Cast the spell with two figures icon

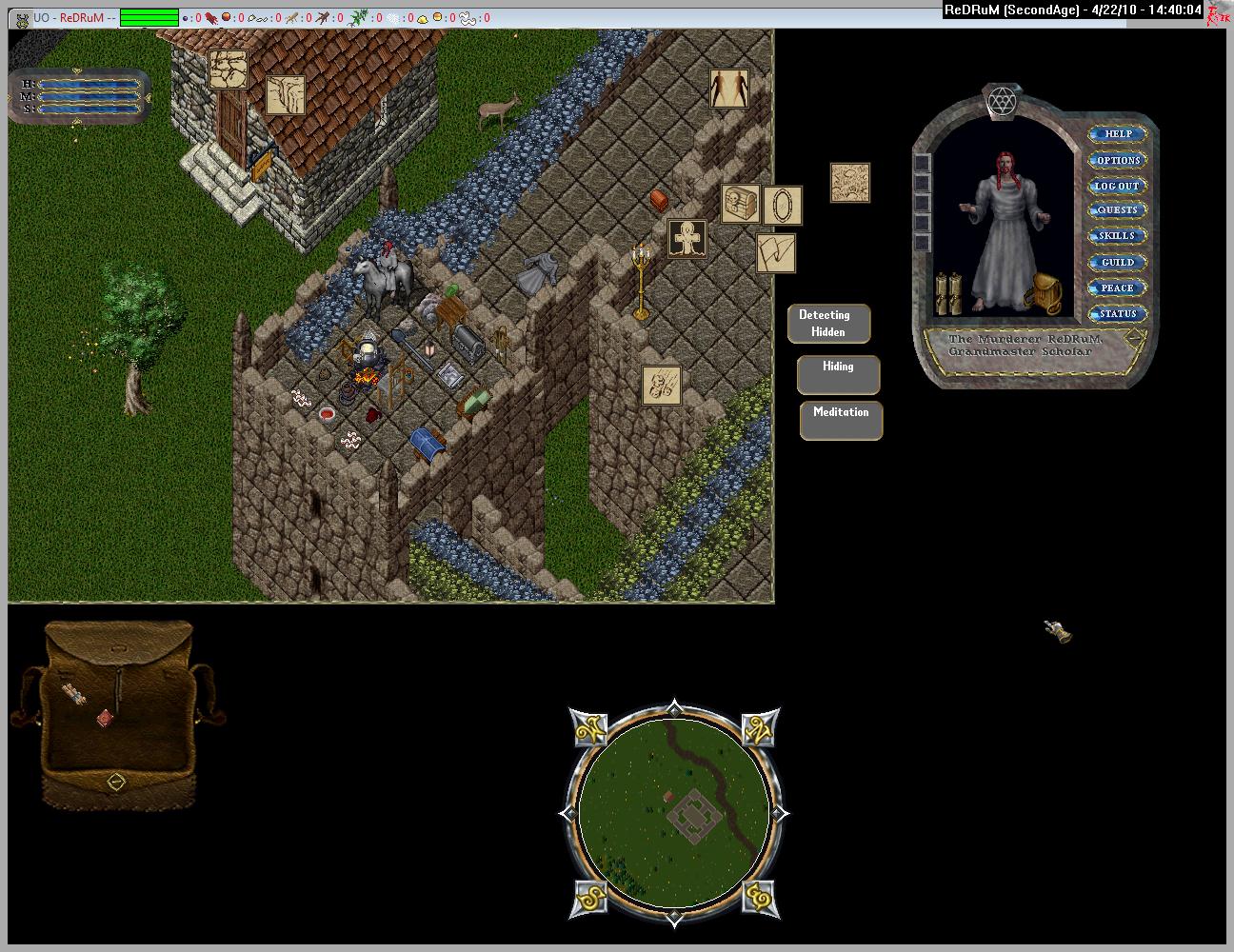pos(729,89)
